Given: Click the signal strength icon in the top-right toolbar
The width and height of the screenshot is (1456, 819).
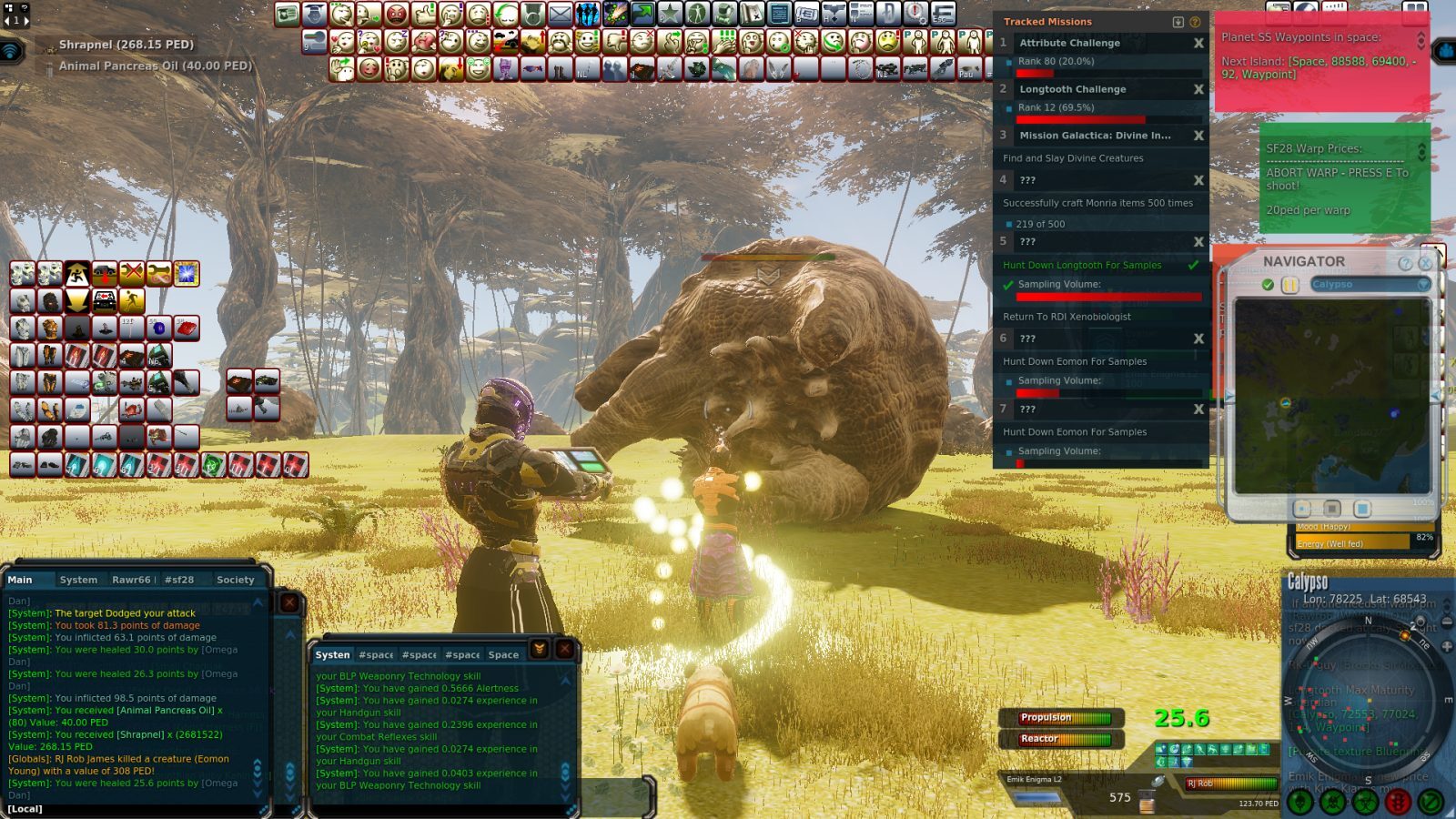Looking at the screenshot, I should pyautogui.click(x=1333, y=7).
